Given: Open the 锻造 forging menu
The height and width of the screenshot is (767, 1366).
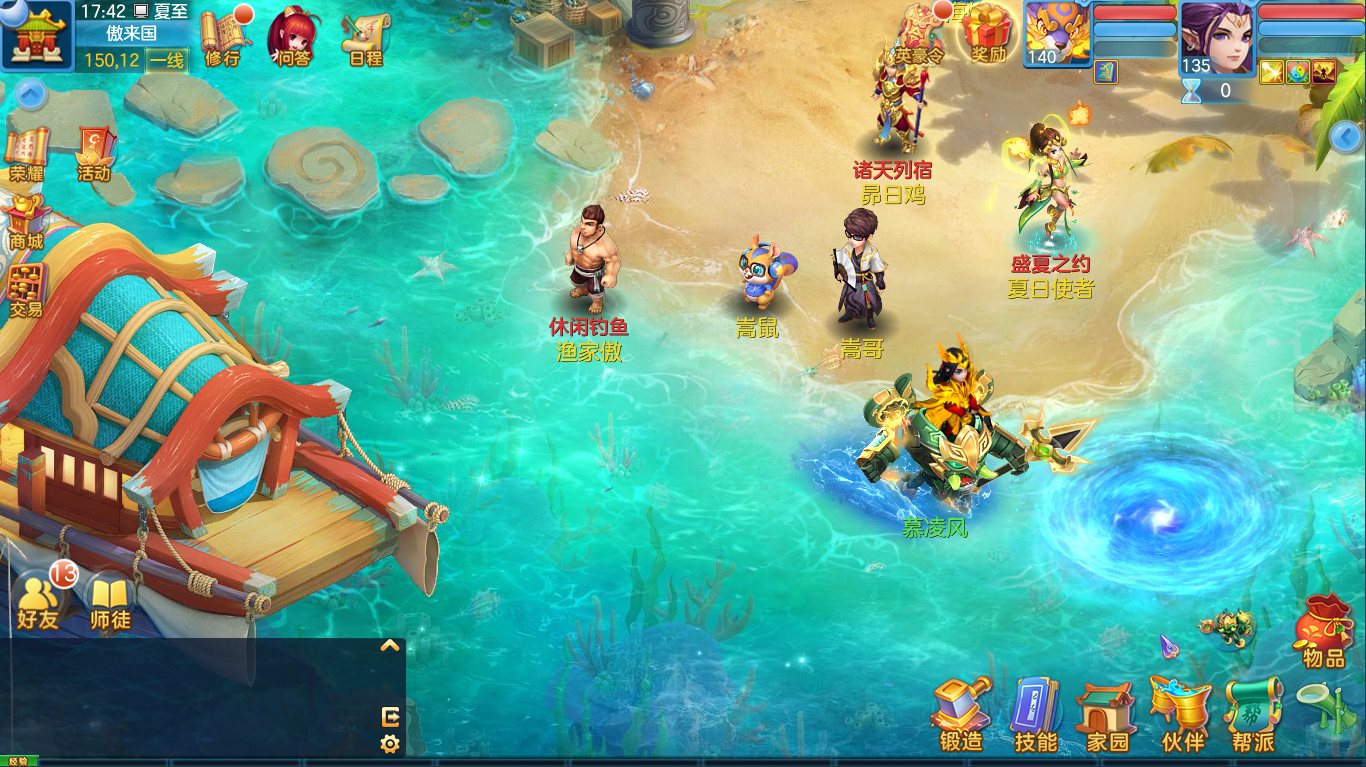Looking at the screenshot, I should pos(962,714).
